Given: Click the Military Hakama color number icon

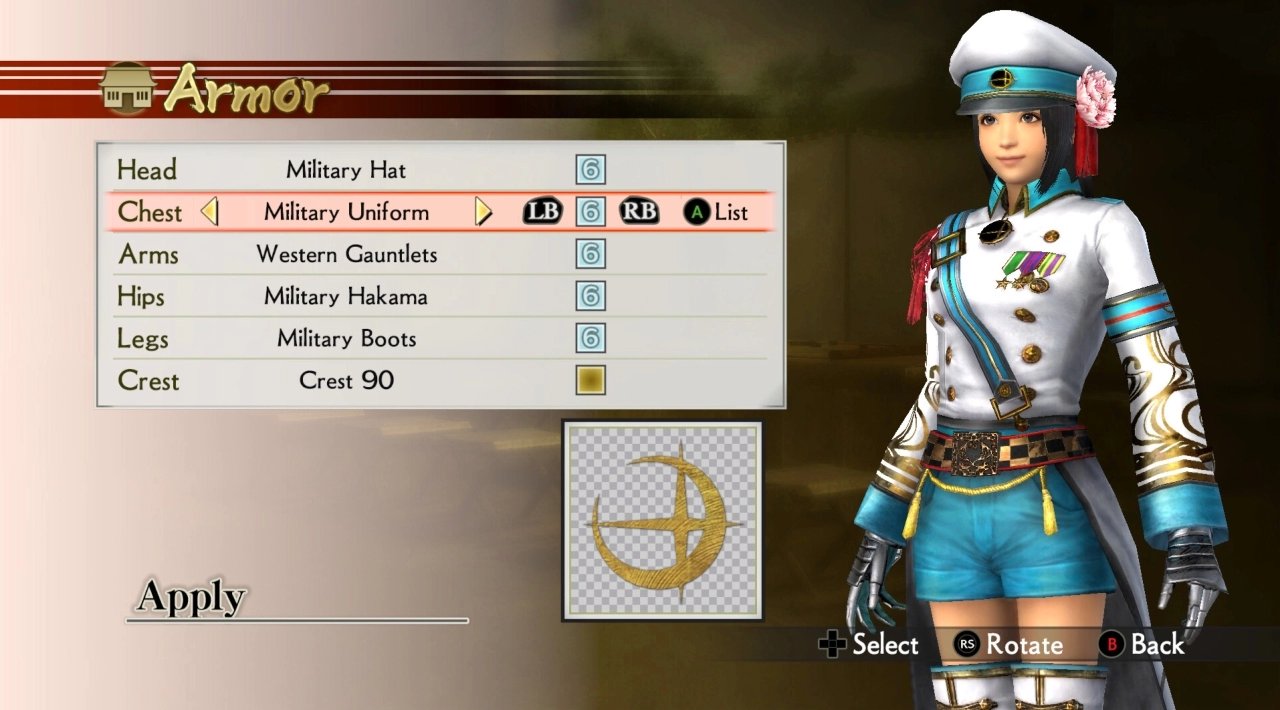Looking at the screenshot, I should [590, 296].
